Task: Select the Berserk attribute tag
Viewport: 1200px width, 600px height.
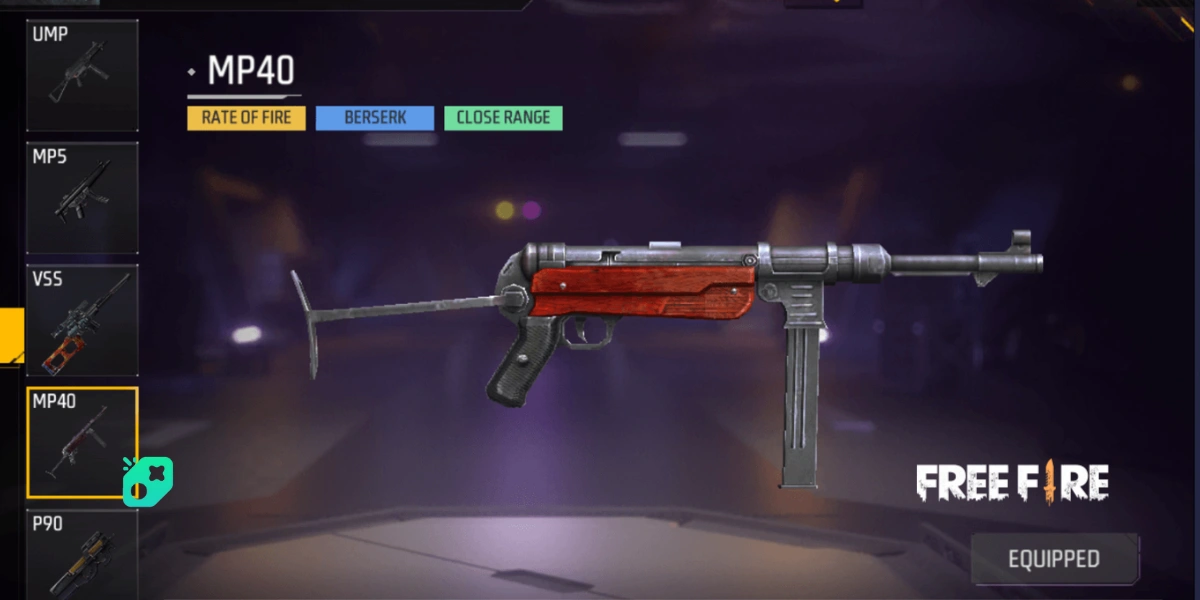Action: click(375, 118)
